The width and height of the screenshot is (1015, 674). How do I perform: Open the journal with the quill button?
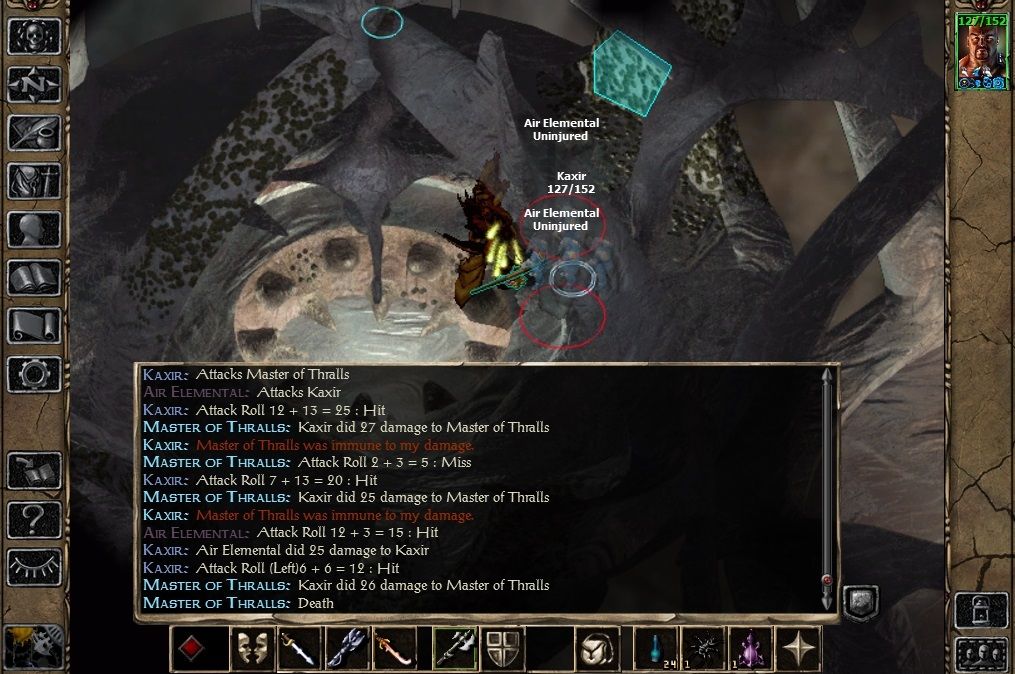pos(34,132)
